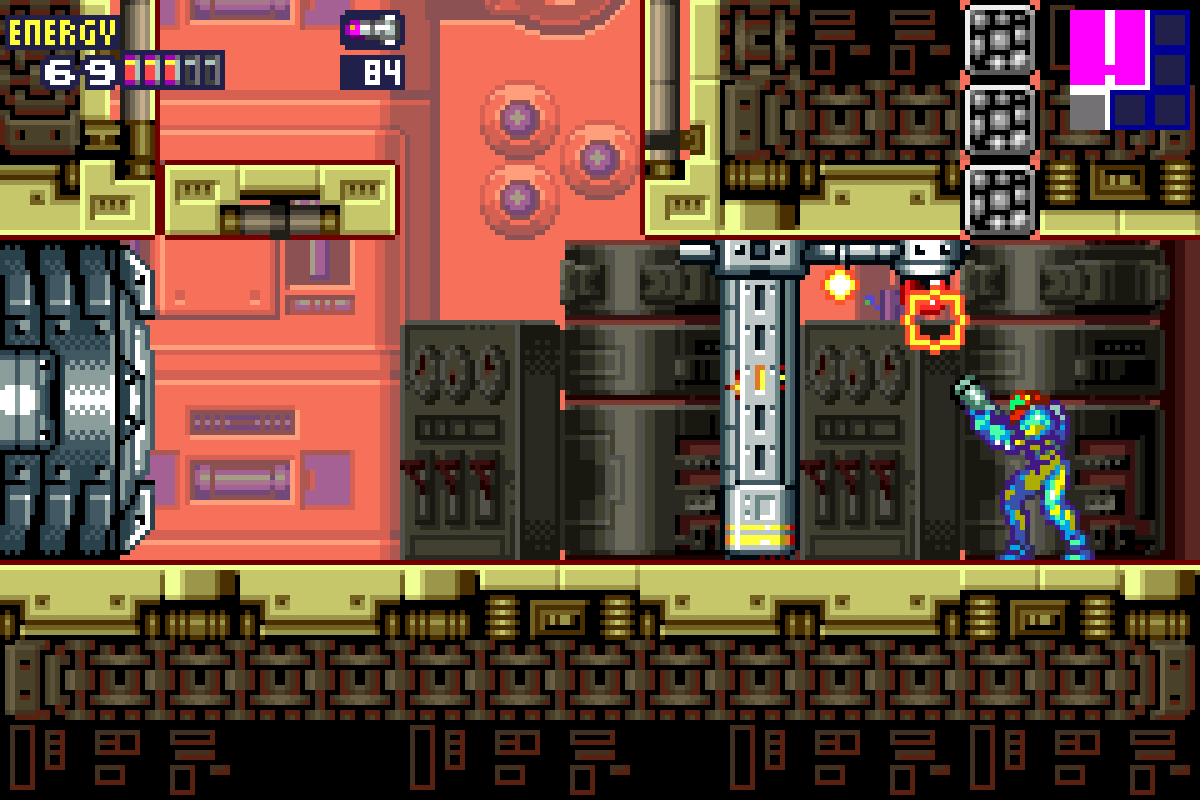Select the missile weapon icon
This screenshot has width=1200, height=800.
coord(372,30)
